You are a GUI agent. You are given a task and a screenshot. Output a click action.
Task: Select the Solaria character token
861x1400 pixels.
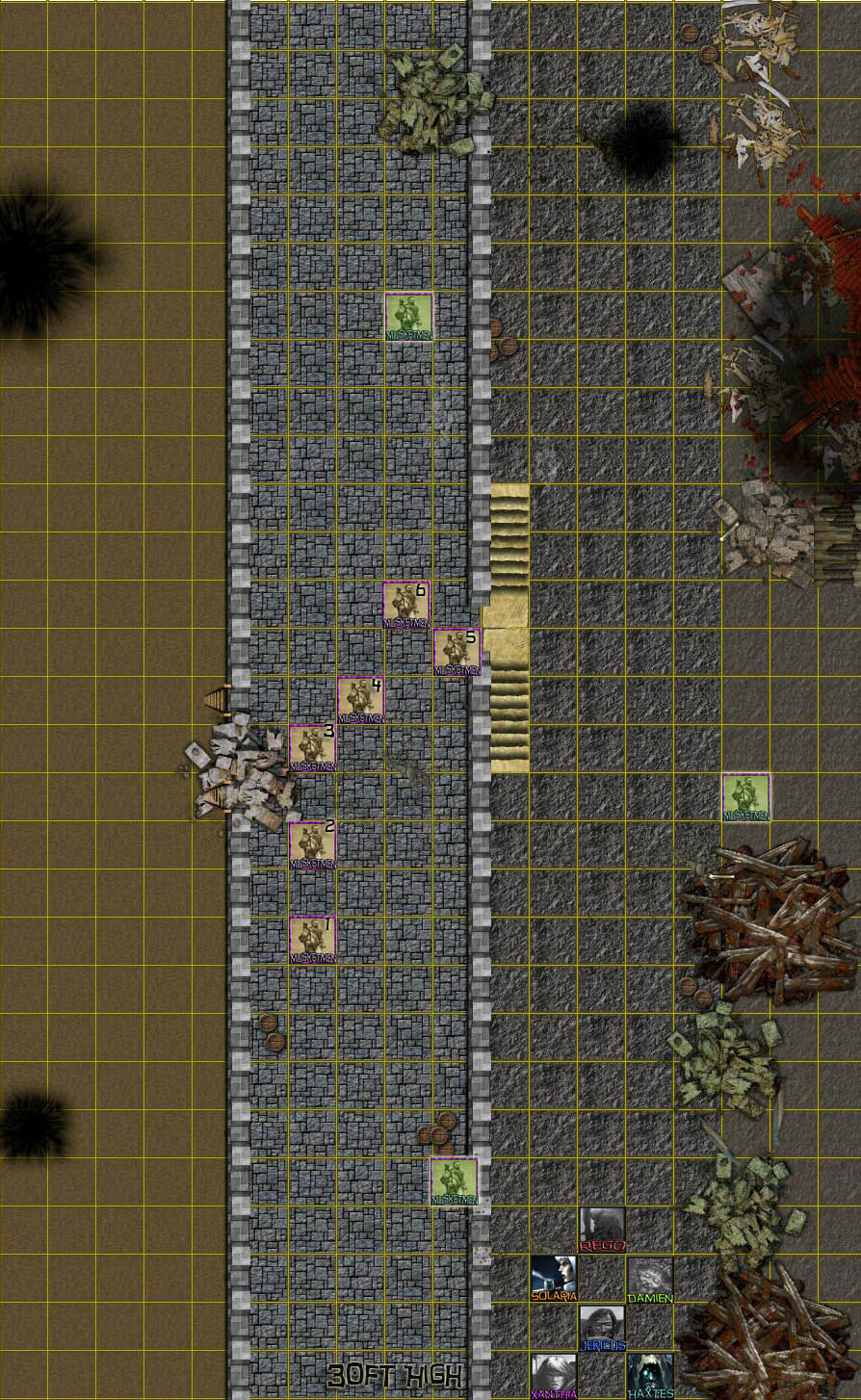pyautogui.click(x=554, y=1278)
